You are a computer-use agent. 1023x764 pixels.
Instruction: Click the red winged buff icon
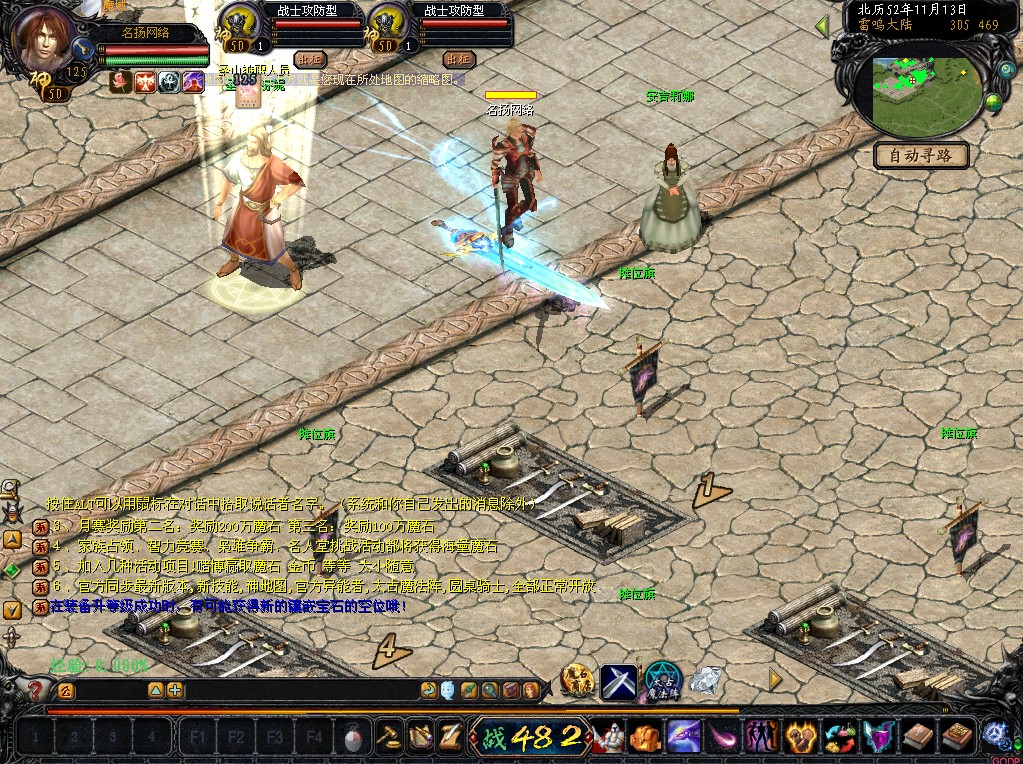[x=145, y=83]
